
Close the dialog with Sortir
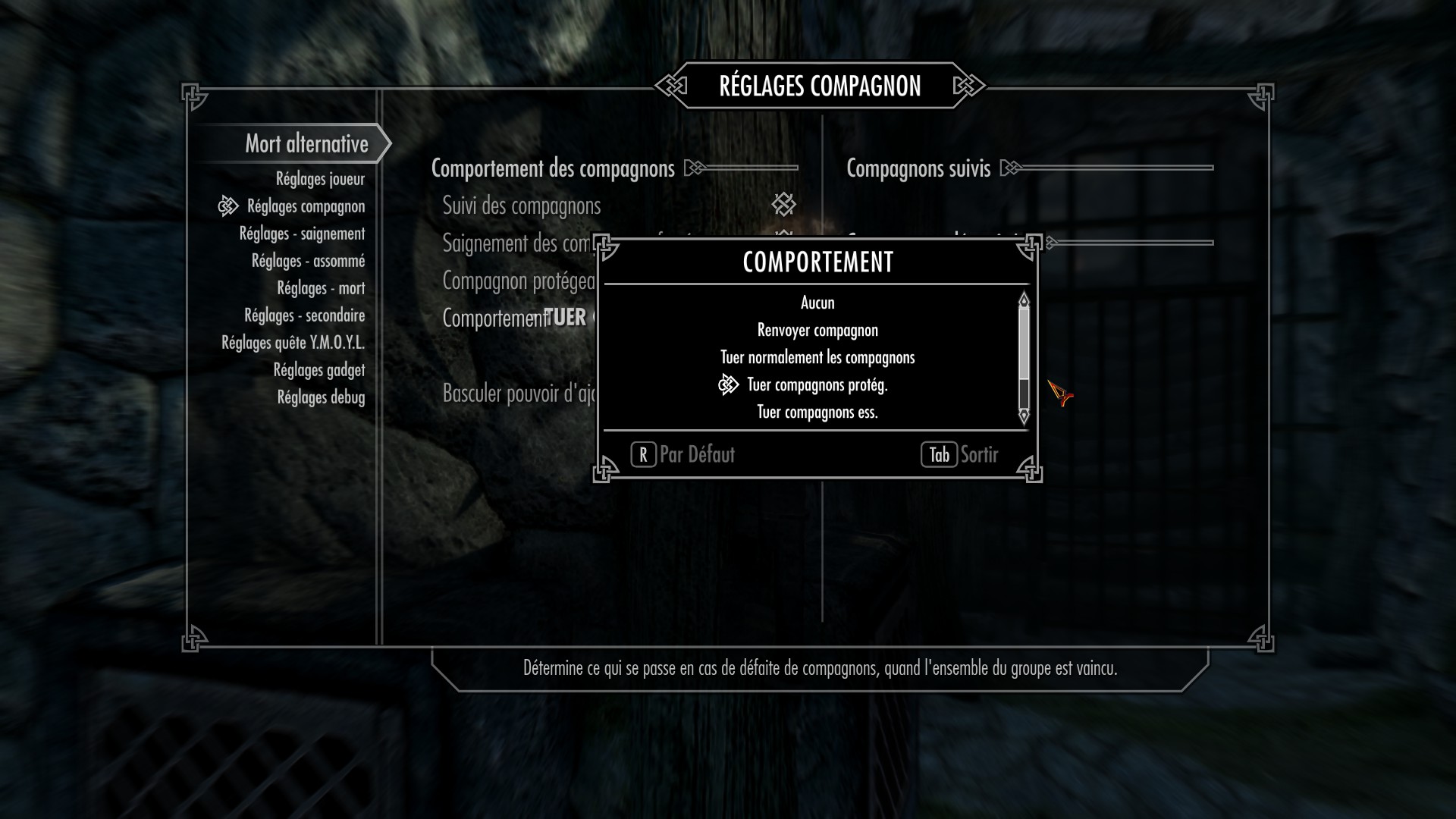point(960,454)
